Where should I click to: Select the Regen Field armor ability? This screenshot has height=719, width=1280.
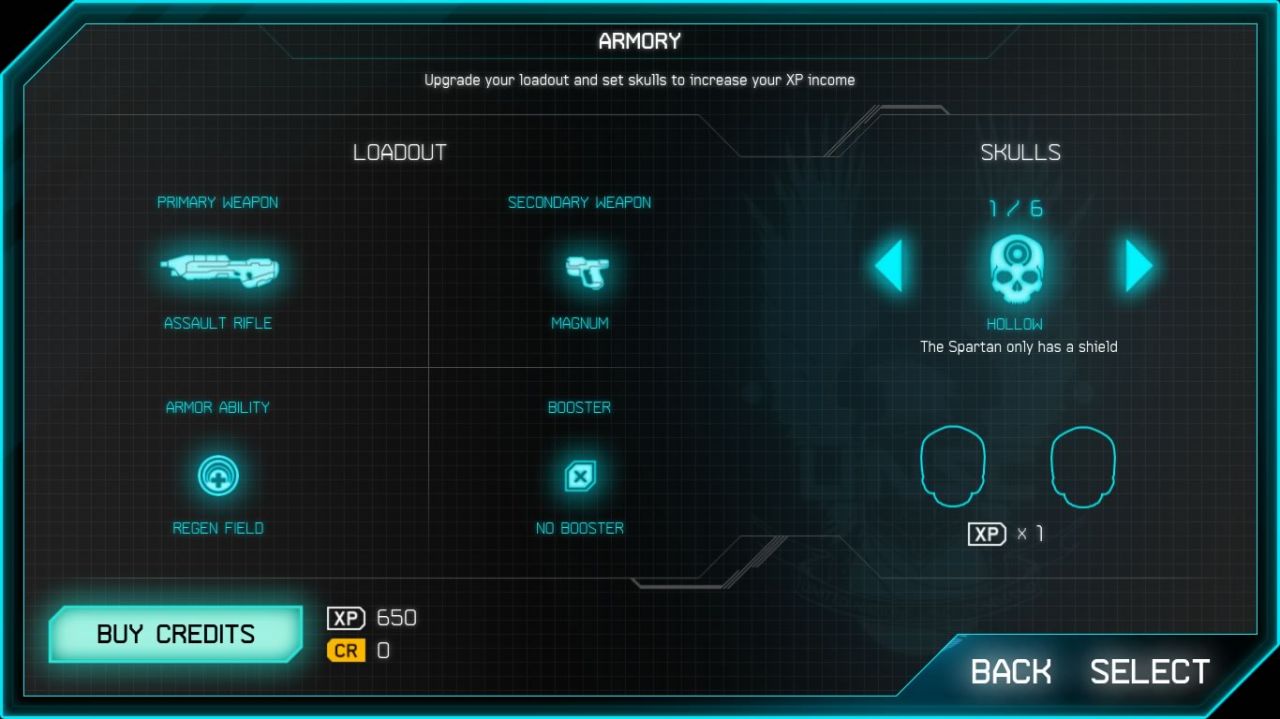click(x=217, y=475)
